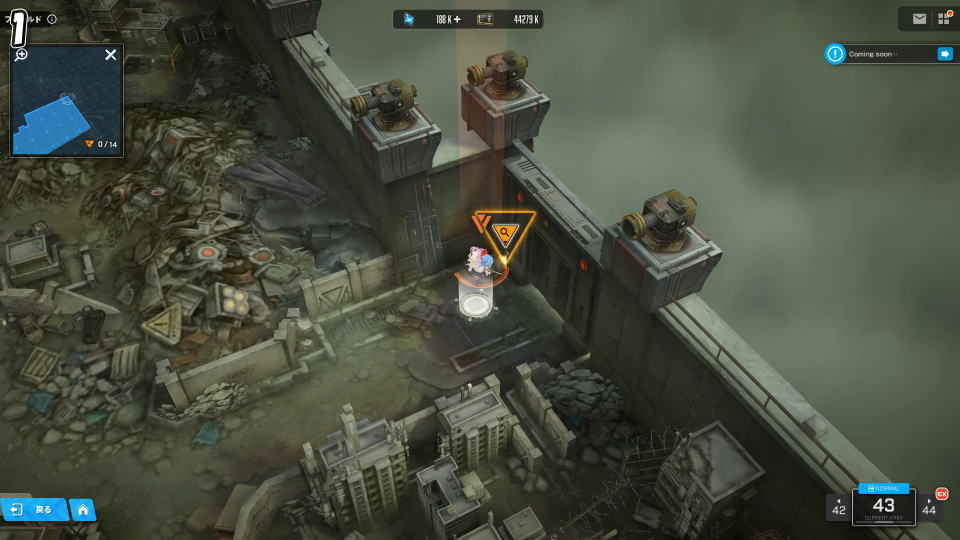
Task: Zoom in the minimap with the magnifier
Action: click(21, 55)
